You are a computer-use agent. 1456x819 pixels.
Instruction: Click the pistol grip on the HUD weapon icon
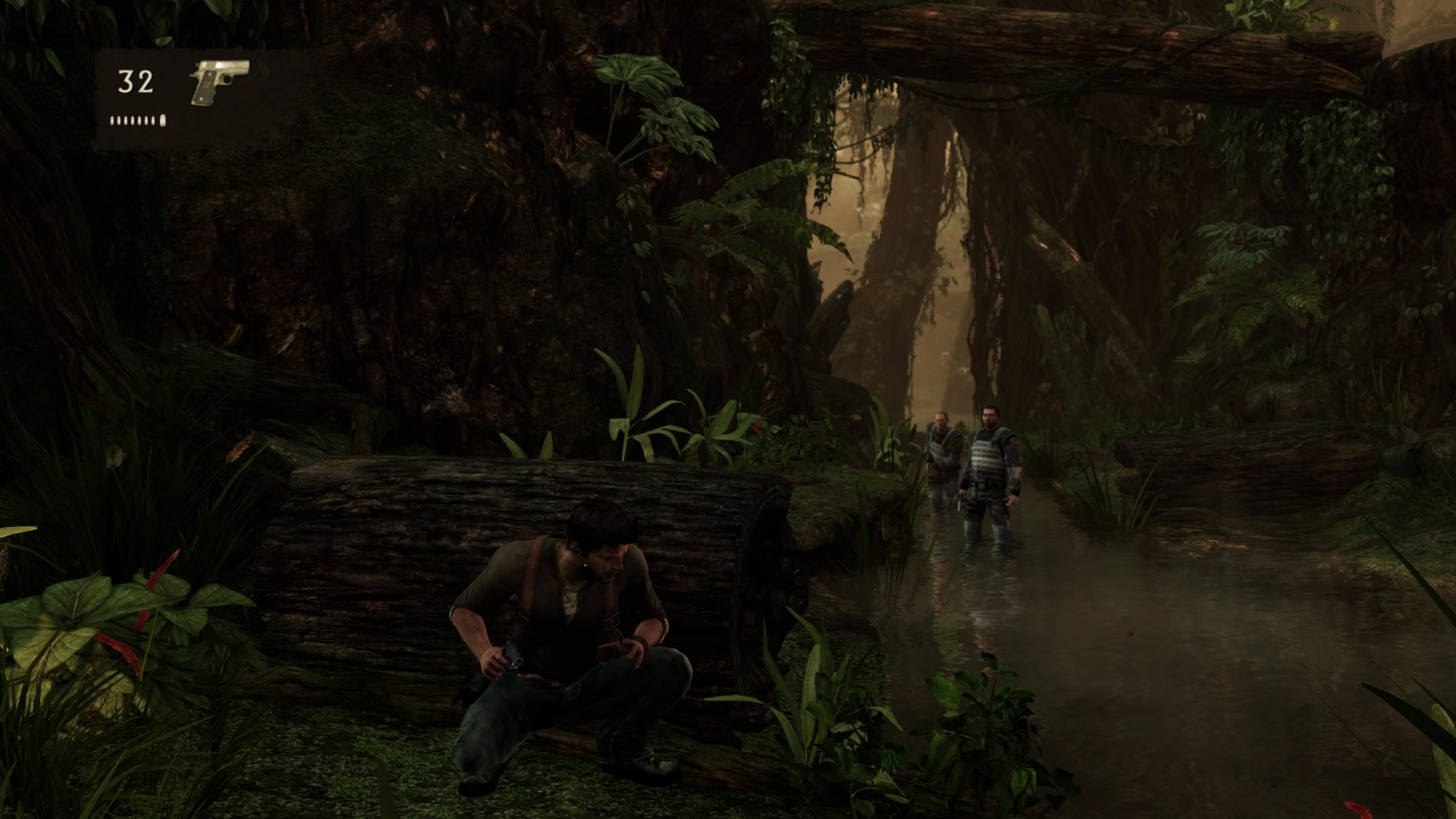click(205, 91)
